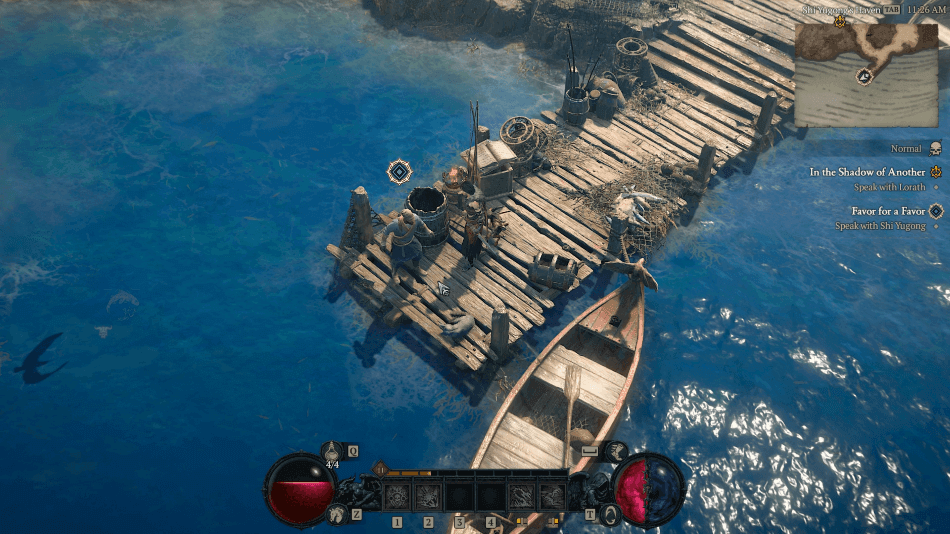Viewport: 950px width, 534px height.
Task: Click the blue diamond quest marker above the dock
Action: (399, 172)
